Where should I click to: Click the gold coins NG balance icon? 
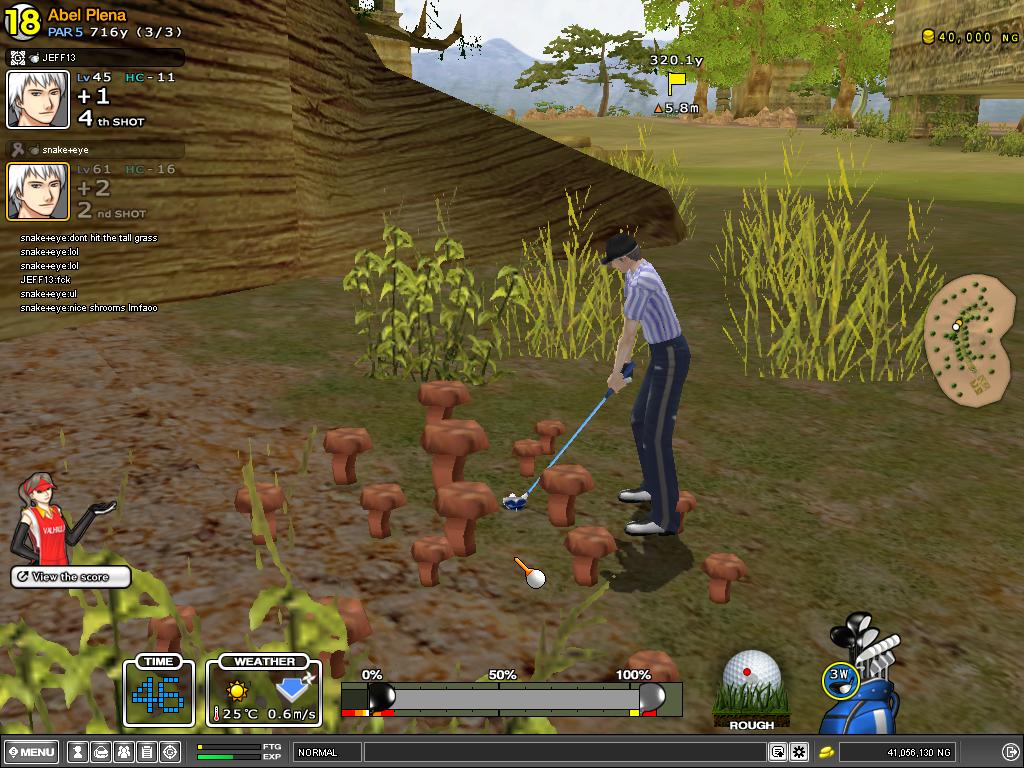click(828, 752)
